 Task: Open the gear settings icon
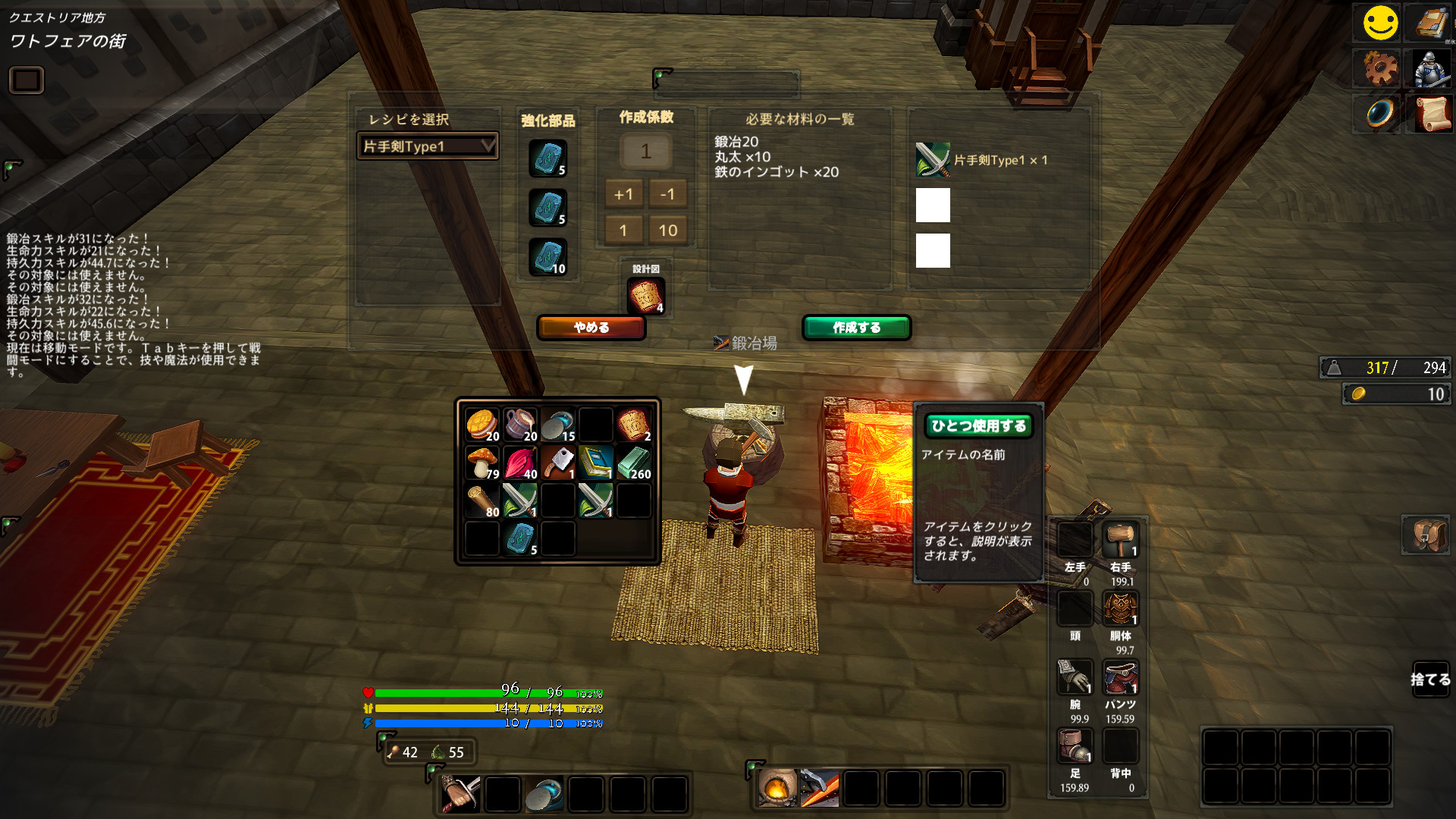coord(1379,68)
